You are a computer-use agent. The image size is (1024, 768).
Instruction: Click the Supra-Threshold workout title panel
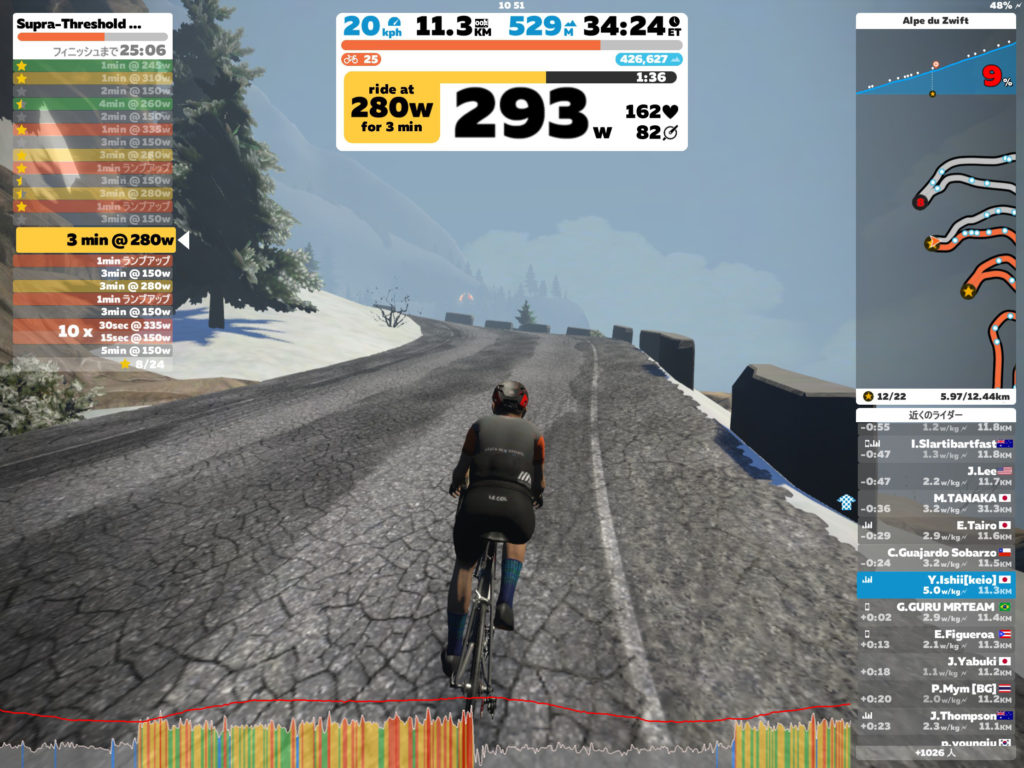(x=93, y=24)
